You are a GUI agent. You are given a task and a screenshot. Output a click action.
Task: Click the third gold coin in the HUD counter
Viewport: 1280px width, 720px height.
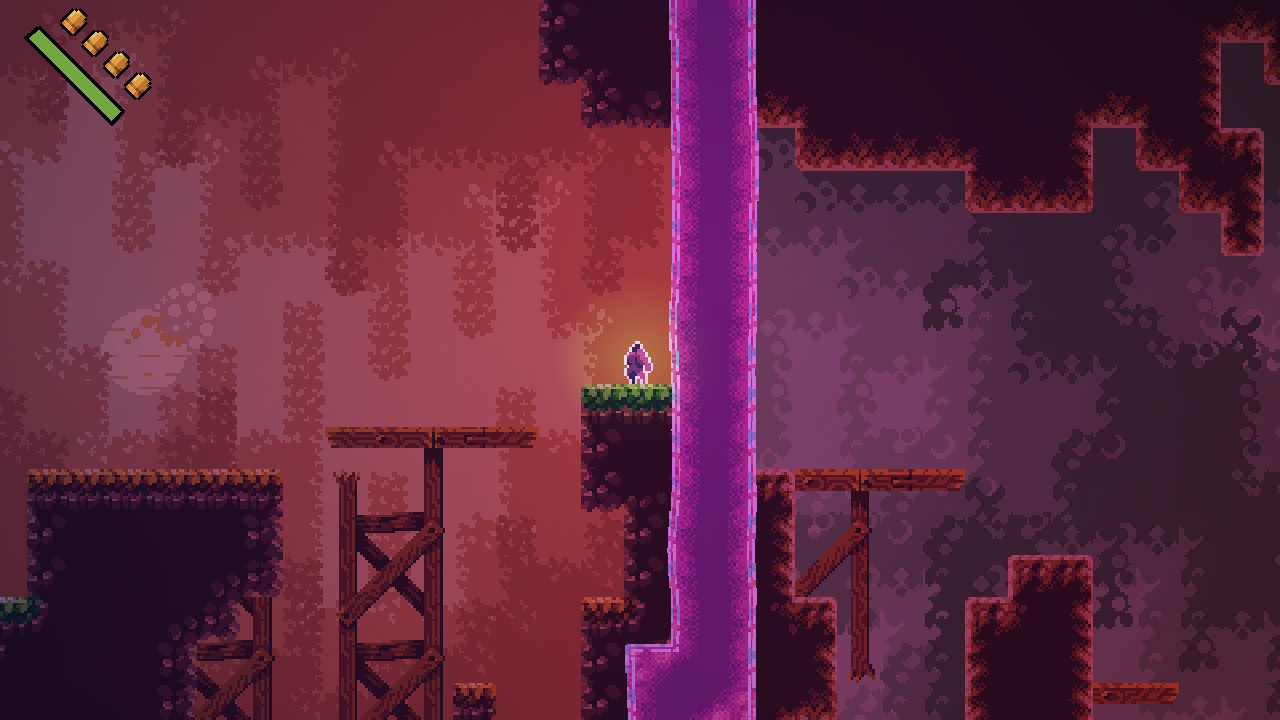117,65
